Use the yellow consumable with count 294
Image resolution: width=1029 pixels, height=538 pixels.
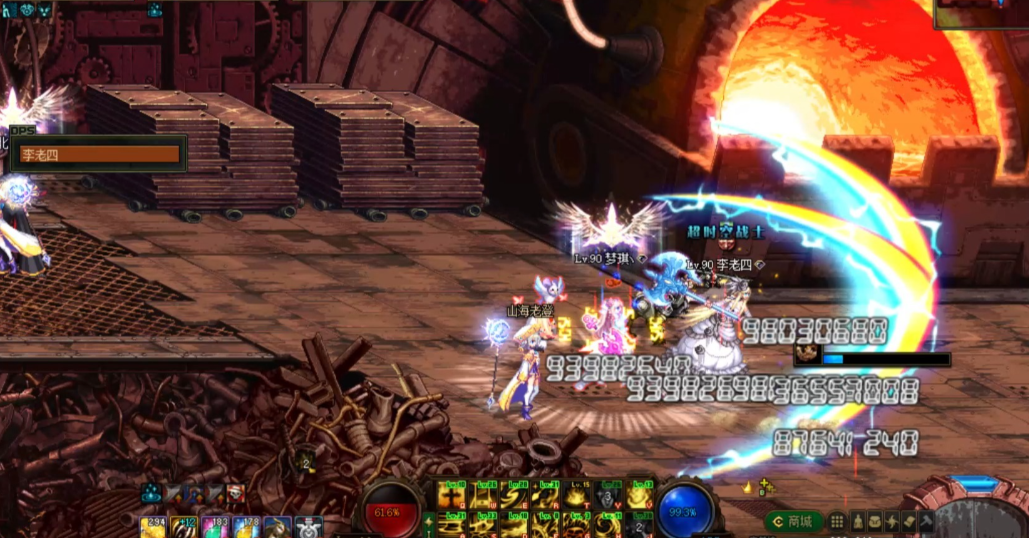pos(153,527)
